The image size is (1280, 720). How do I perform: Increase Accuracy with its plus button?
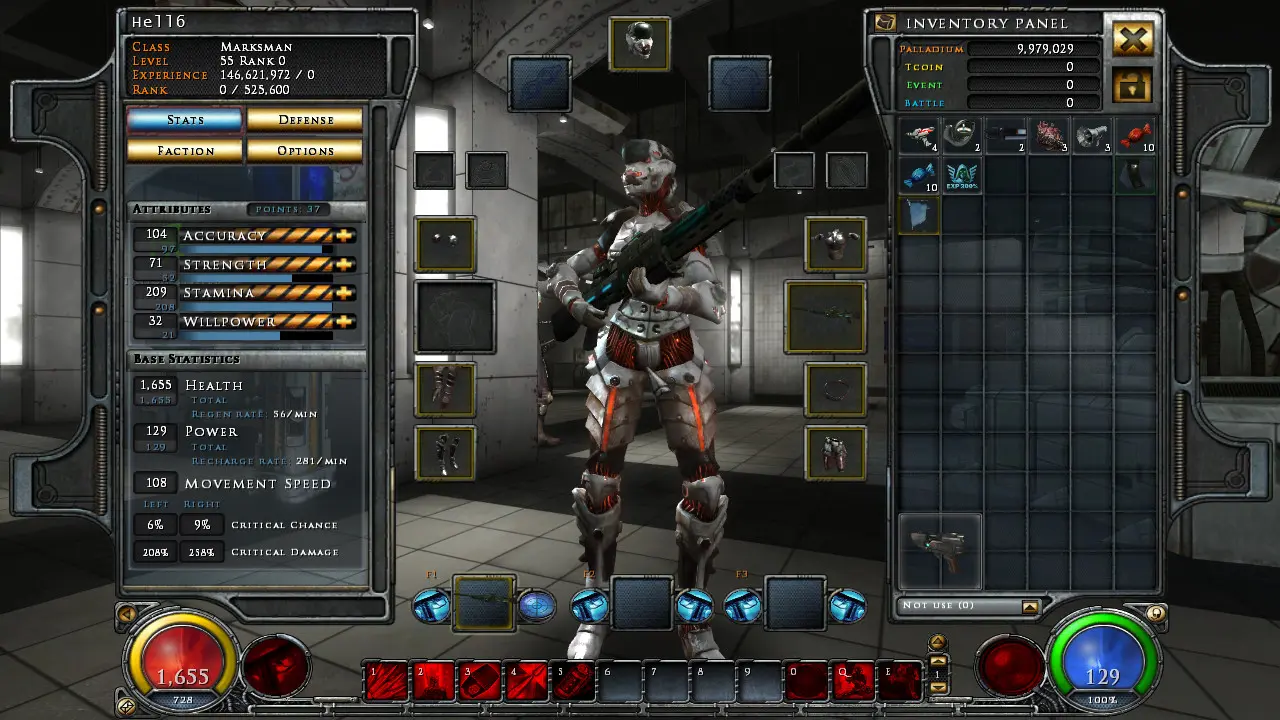coord(345,234)
